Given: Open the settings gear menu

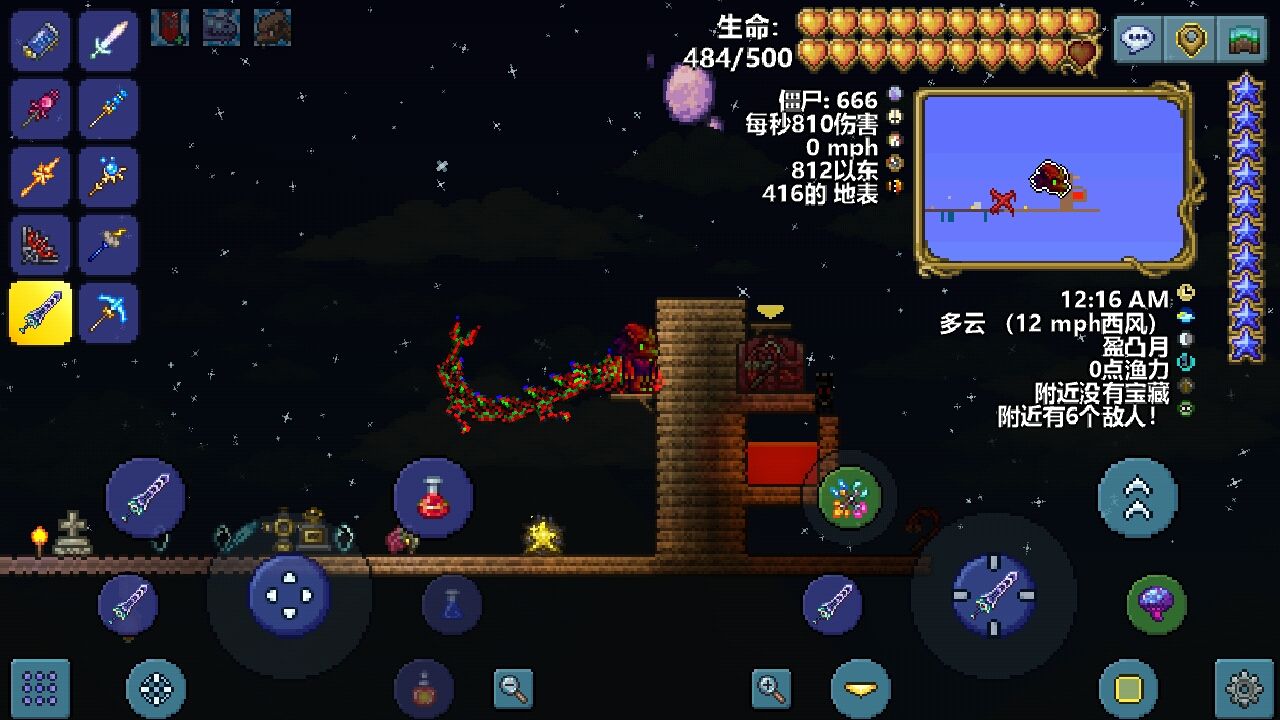Looking at the screenshot, I should pos(1243,687).
